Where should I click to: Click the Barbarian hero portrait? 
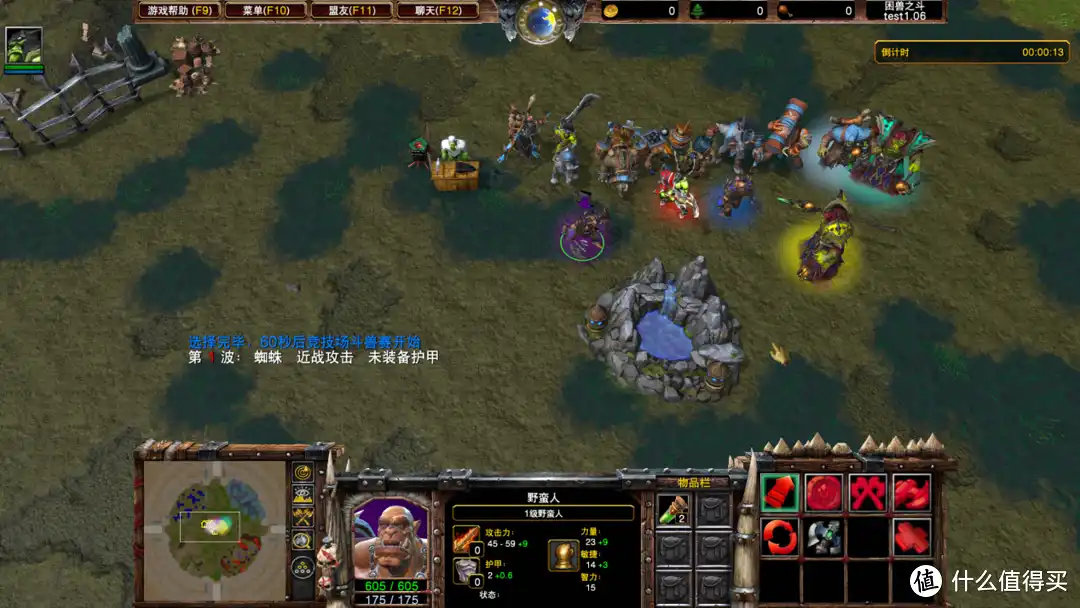[389, 537]
